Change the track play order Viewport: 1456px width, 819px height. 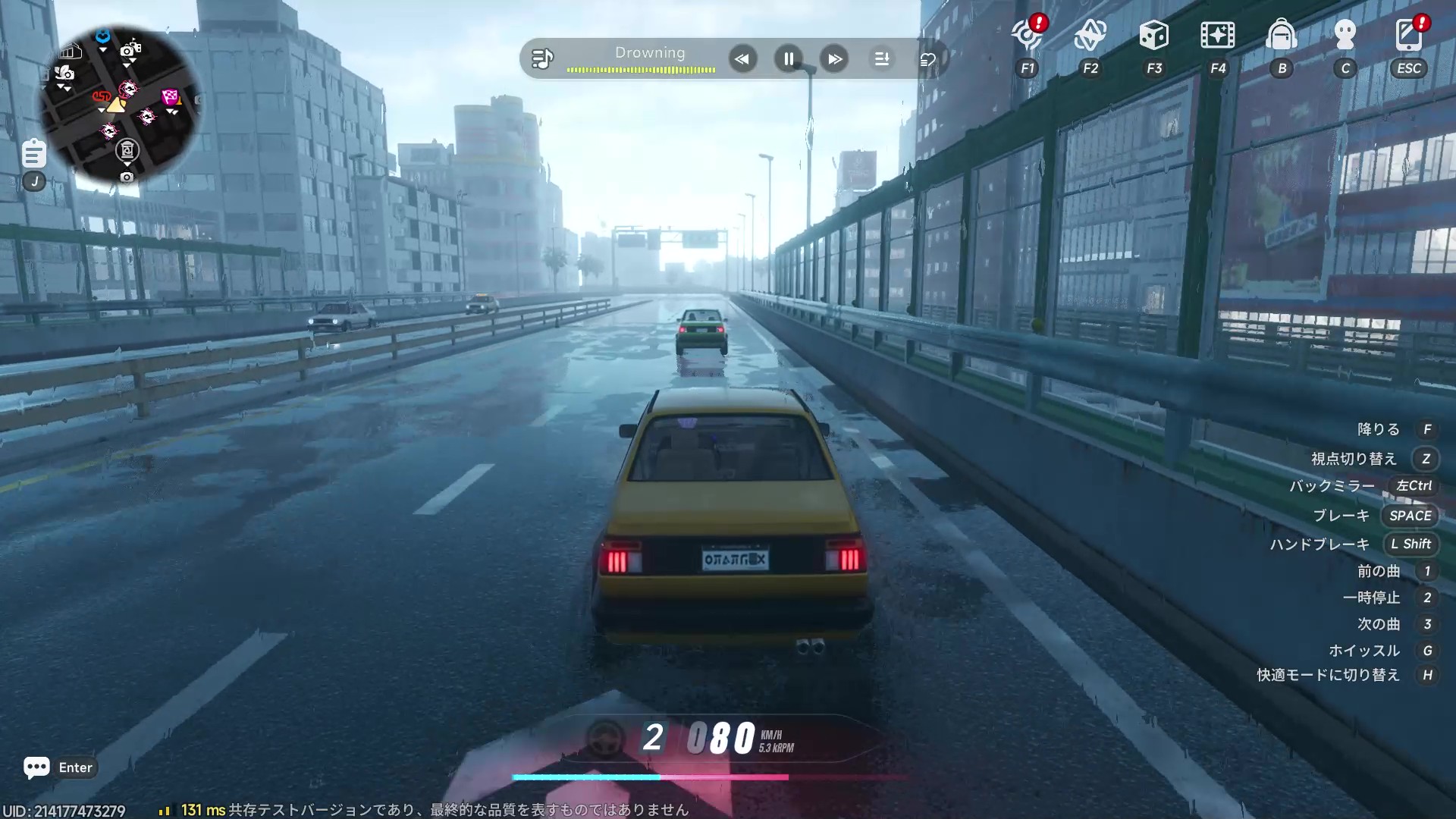click(881, 58)
